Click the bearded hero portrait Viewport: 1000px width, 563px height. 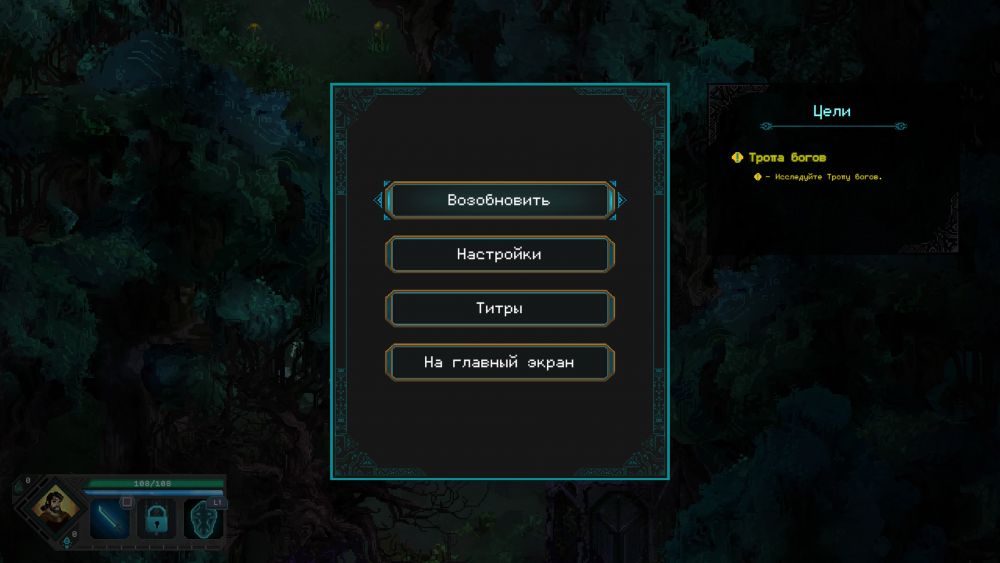click(x=52, y=505)
